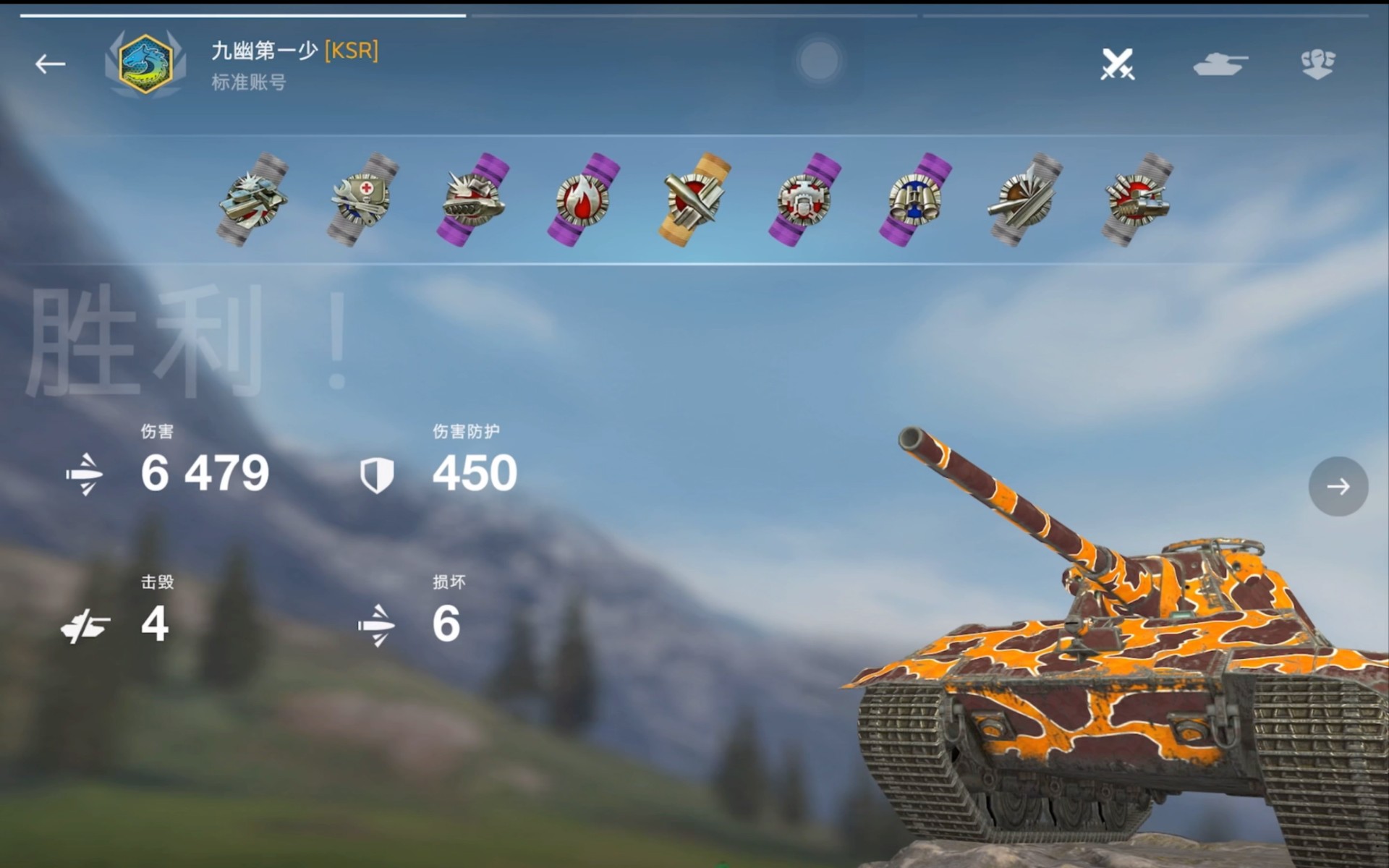Screen dimensions: 1389x868
Task: Advance with the right arrow button
Action: [x=1338, y=486]
